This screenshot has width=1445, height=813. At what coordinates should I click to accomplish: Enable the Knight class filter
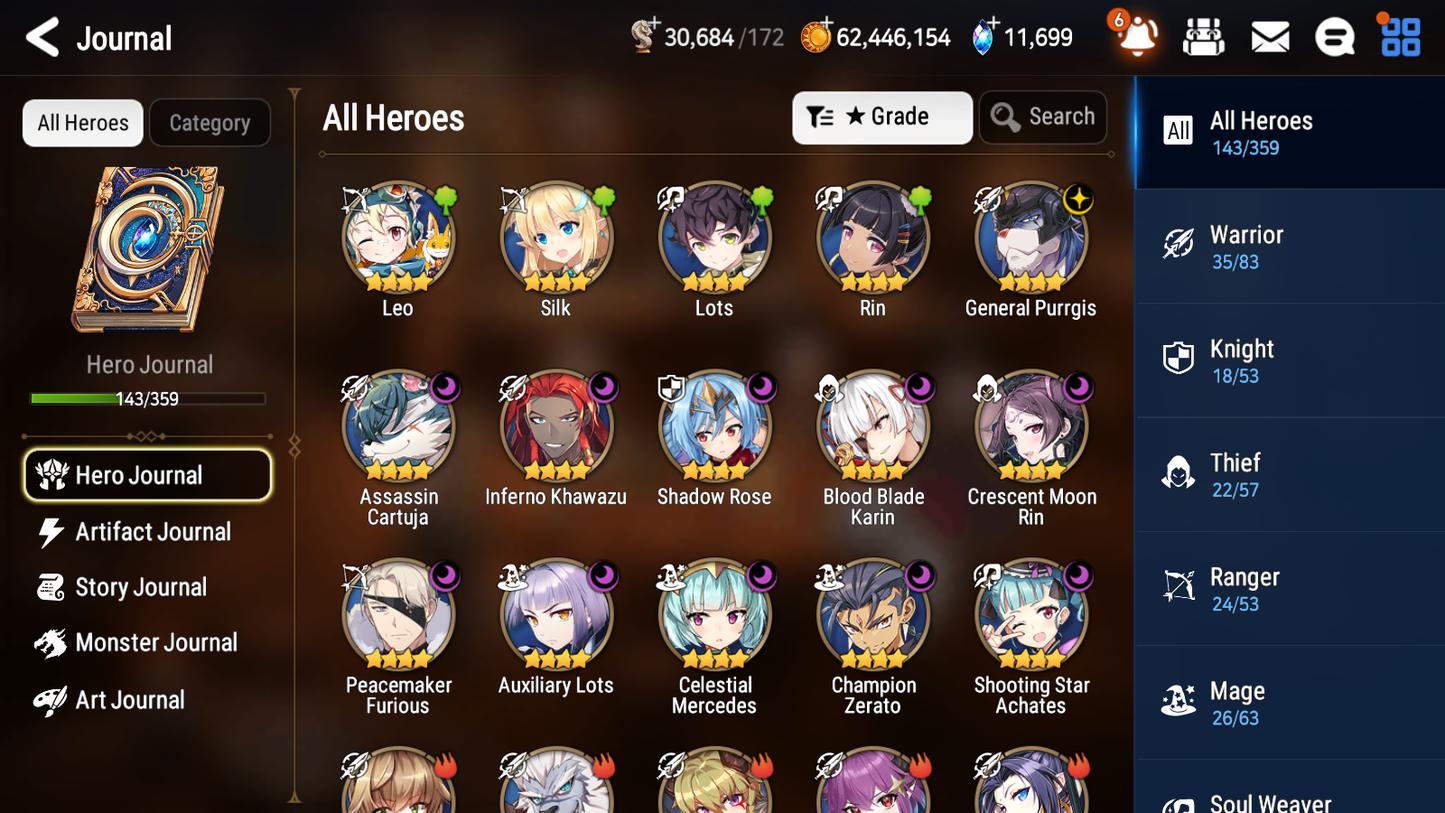point(1289,360)
